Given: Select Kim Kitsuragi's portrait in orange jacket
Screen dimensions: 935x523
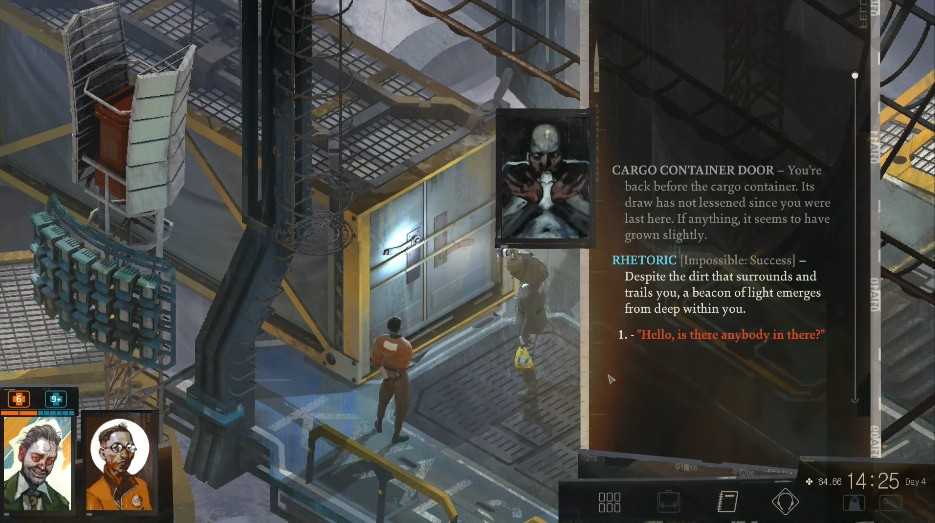Looking at the screenshot, I should pyautogui.click(x=120, y=460).
